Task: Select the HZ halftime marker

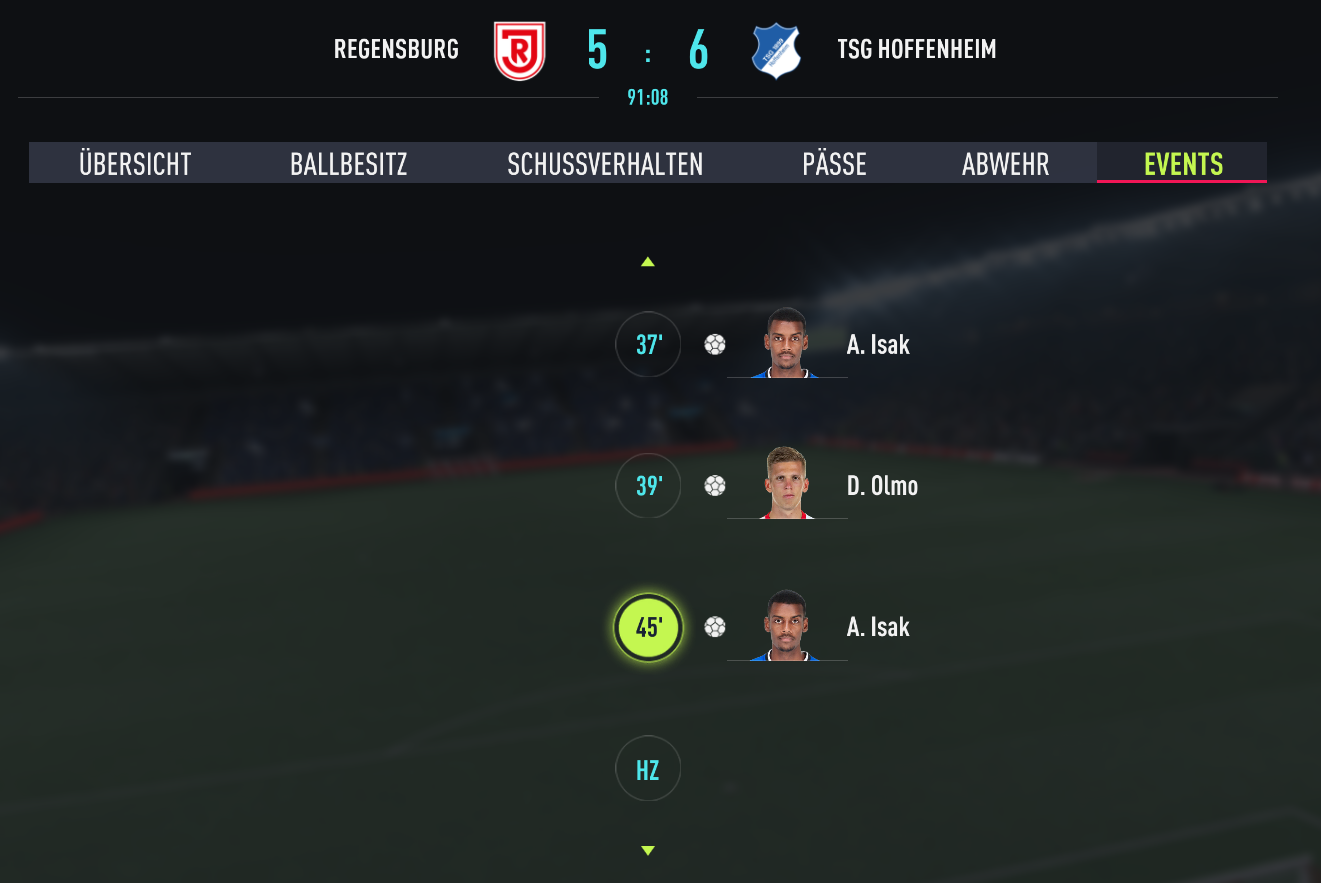Action: click(x=648, y=769)
